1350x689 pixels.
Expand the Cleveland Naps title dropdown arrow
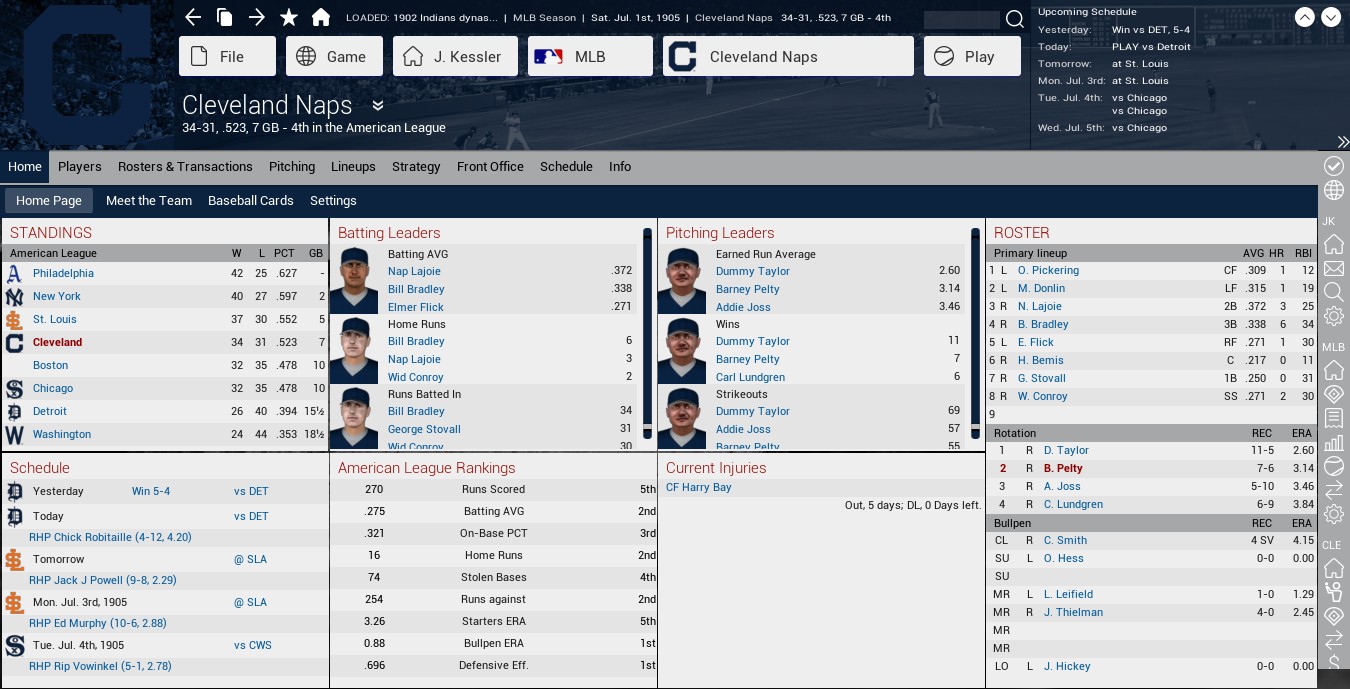tap(378, 106)
